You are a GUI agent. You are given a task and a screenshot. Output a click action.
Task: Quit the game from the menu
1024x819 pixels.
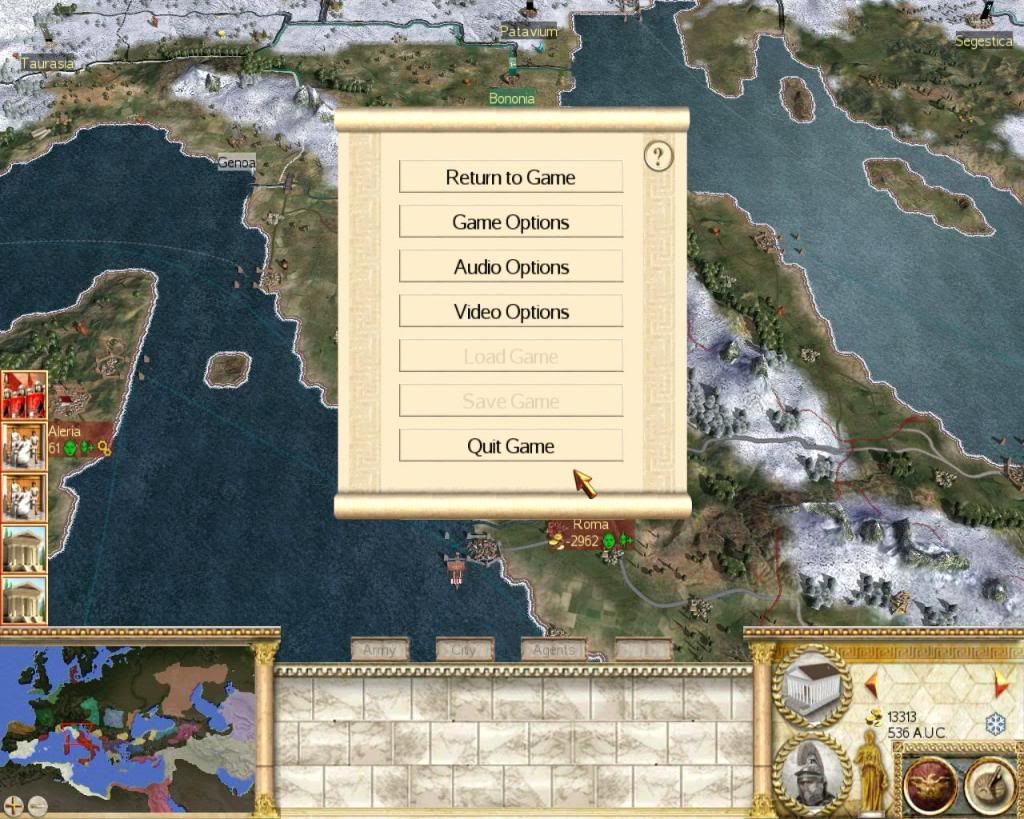511,446
